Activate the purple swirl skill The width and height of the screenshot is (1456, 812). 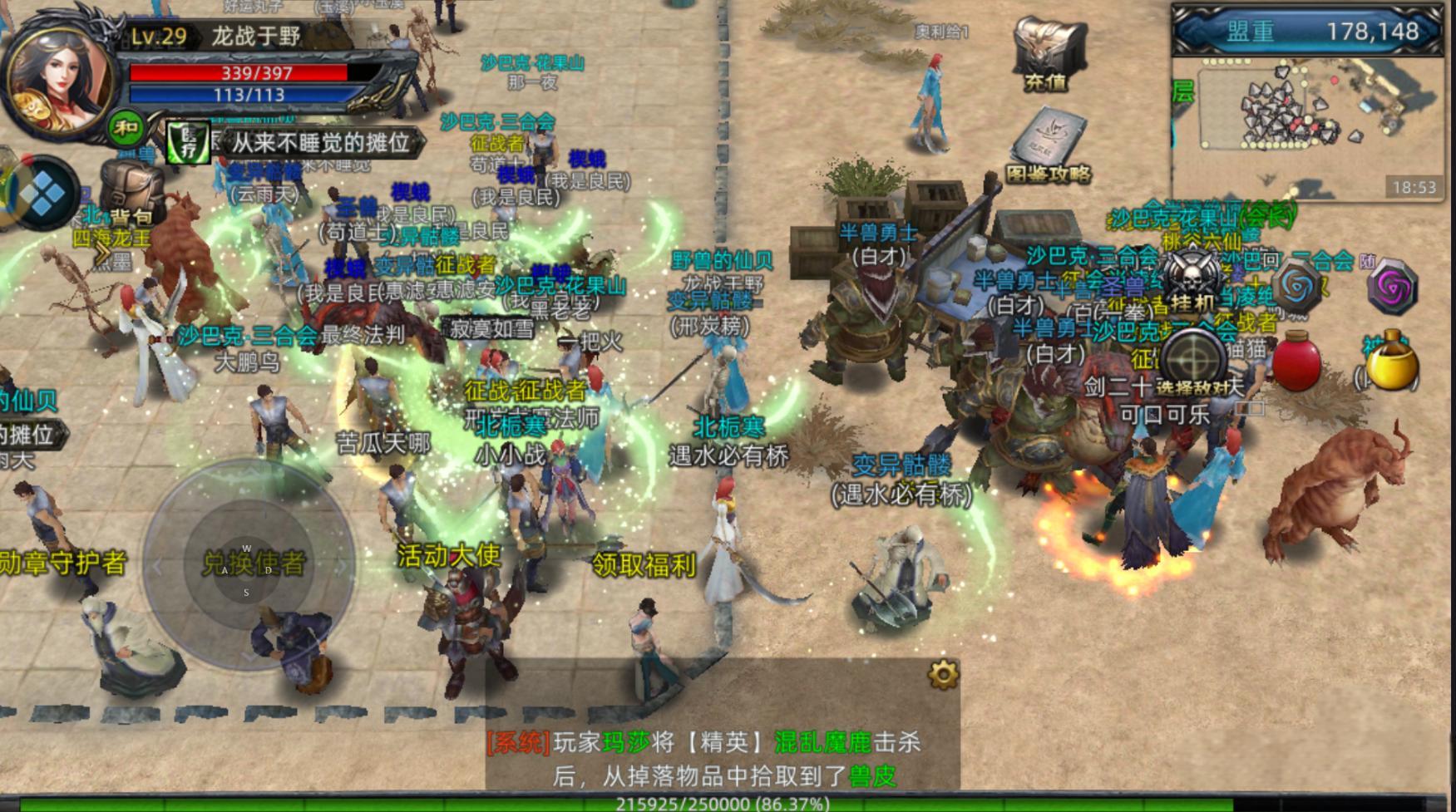pos(1392,288)
